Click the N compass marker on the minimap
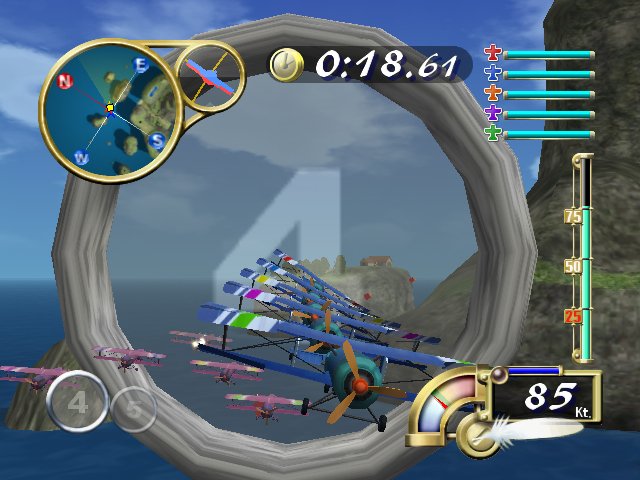The width and height of the screenshot is (640, 480). pos(65,81)
